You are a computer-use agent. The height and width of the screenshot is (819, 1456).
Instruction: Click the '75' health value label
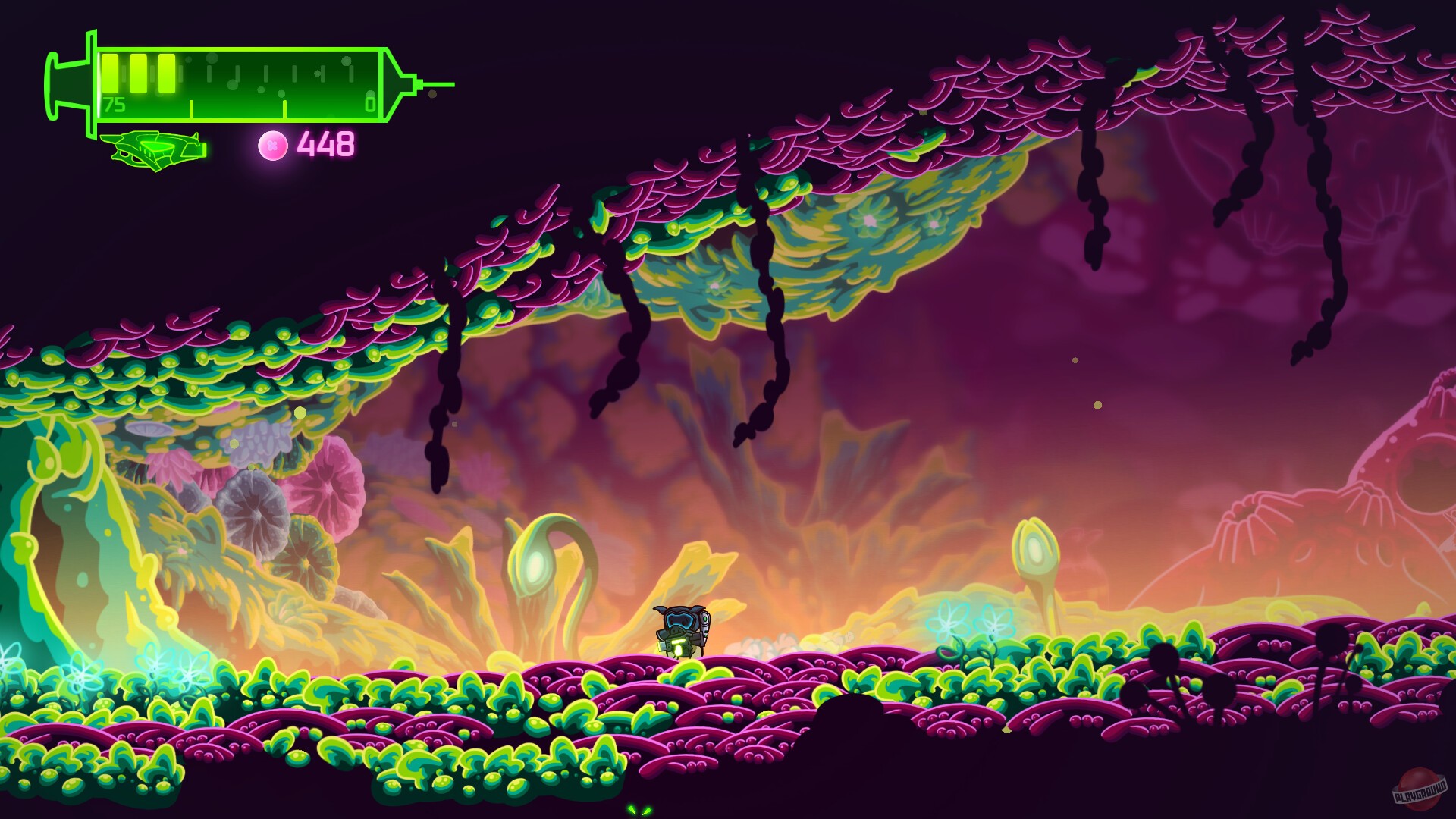(115, 104)
